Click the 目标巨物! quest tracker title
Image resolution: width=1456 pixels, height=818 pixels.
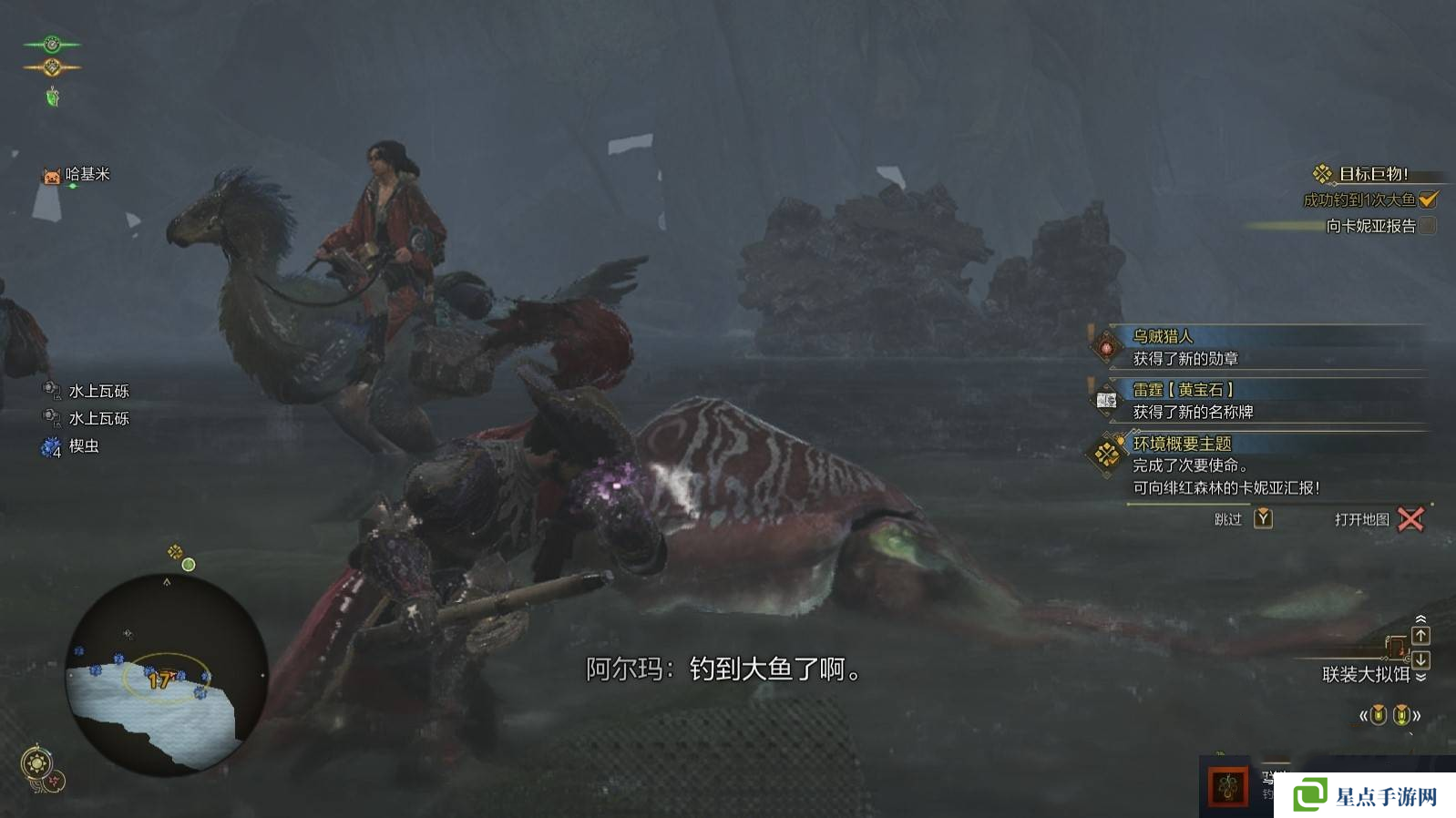pyautogui.click(x=1372, y=174)
